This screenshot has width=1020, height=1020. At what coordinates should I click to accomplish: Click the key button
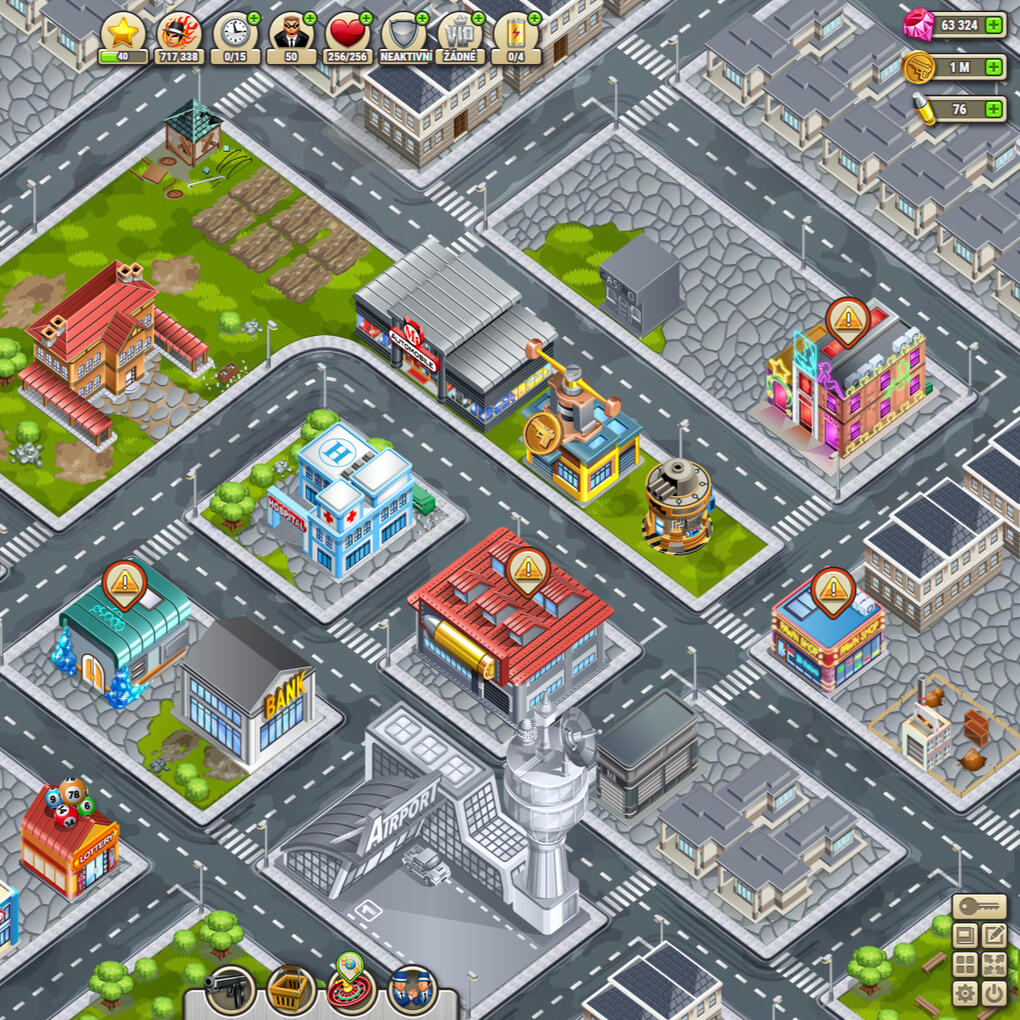(979, 907)
